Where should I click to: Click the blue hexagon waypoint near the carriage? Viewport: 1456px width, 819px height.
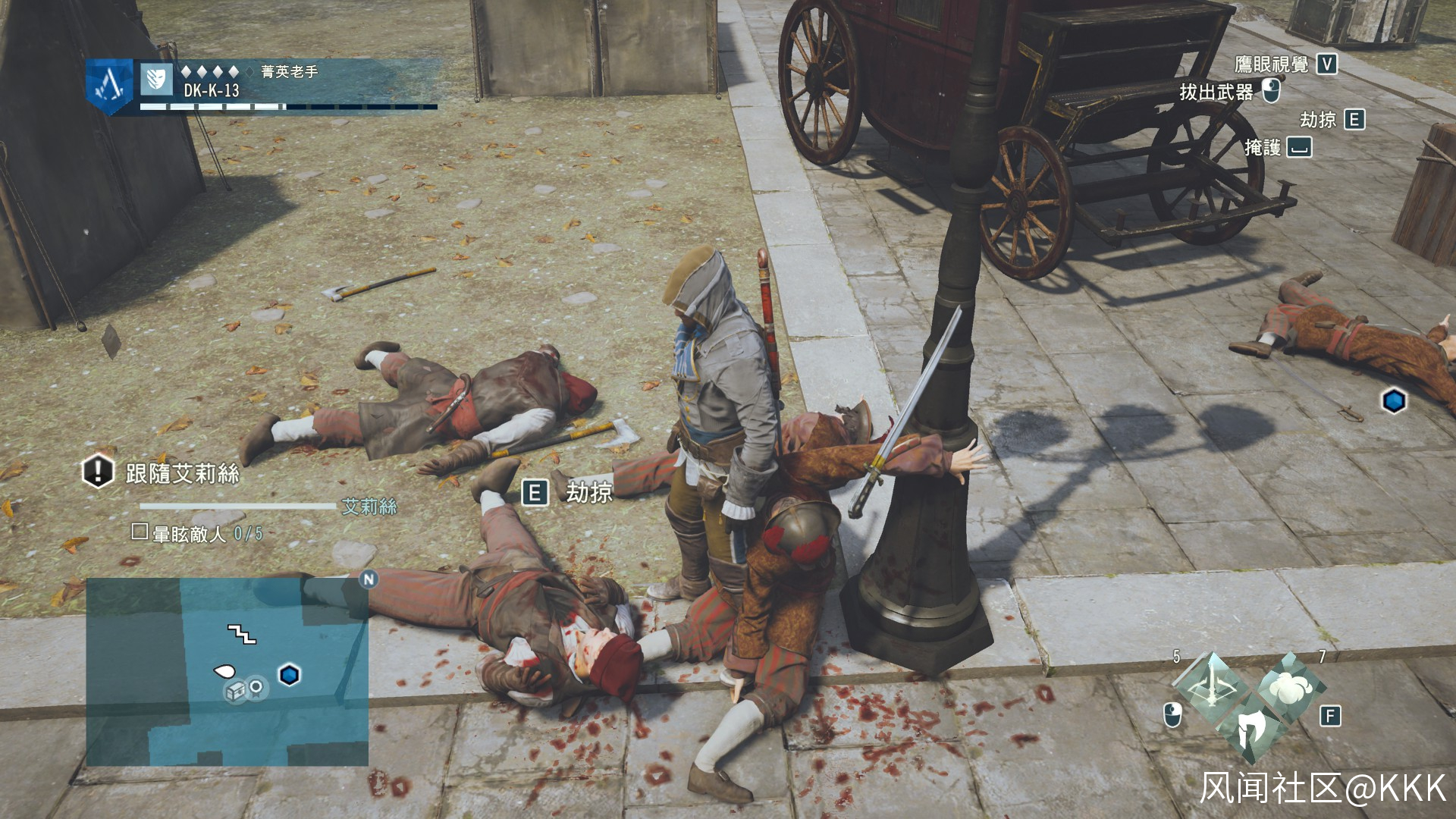(1394, 401)
